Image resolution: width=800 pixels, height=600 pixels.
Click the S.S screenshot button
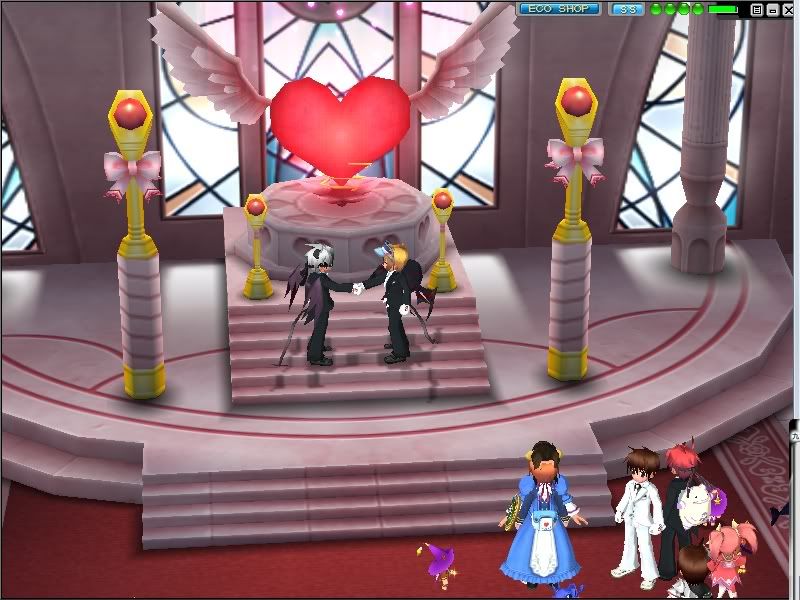(627, 9)
